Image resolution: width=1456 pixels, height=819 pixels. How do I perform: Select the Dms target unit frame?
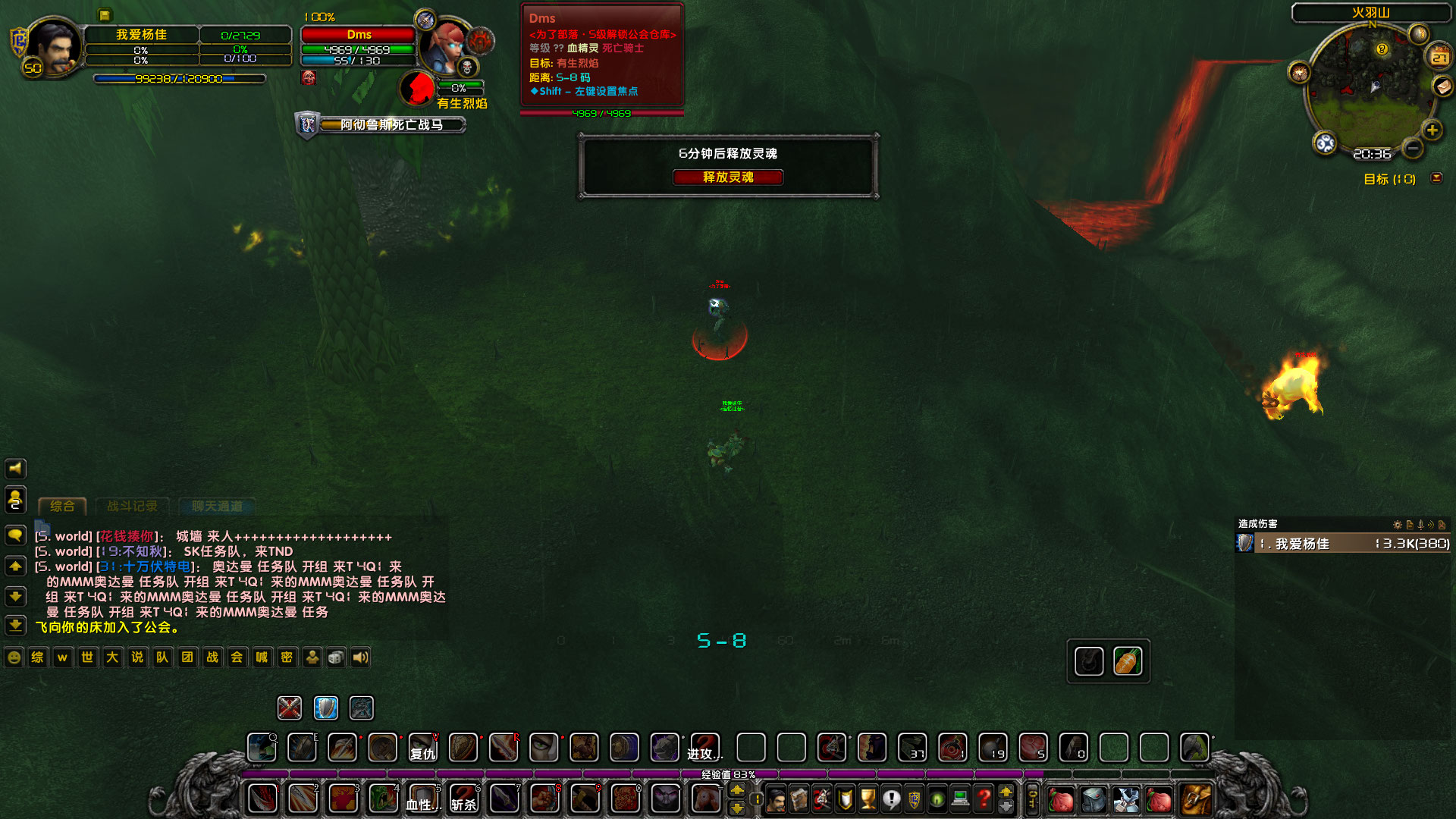pyautogui.click(x=360, y=35)
